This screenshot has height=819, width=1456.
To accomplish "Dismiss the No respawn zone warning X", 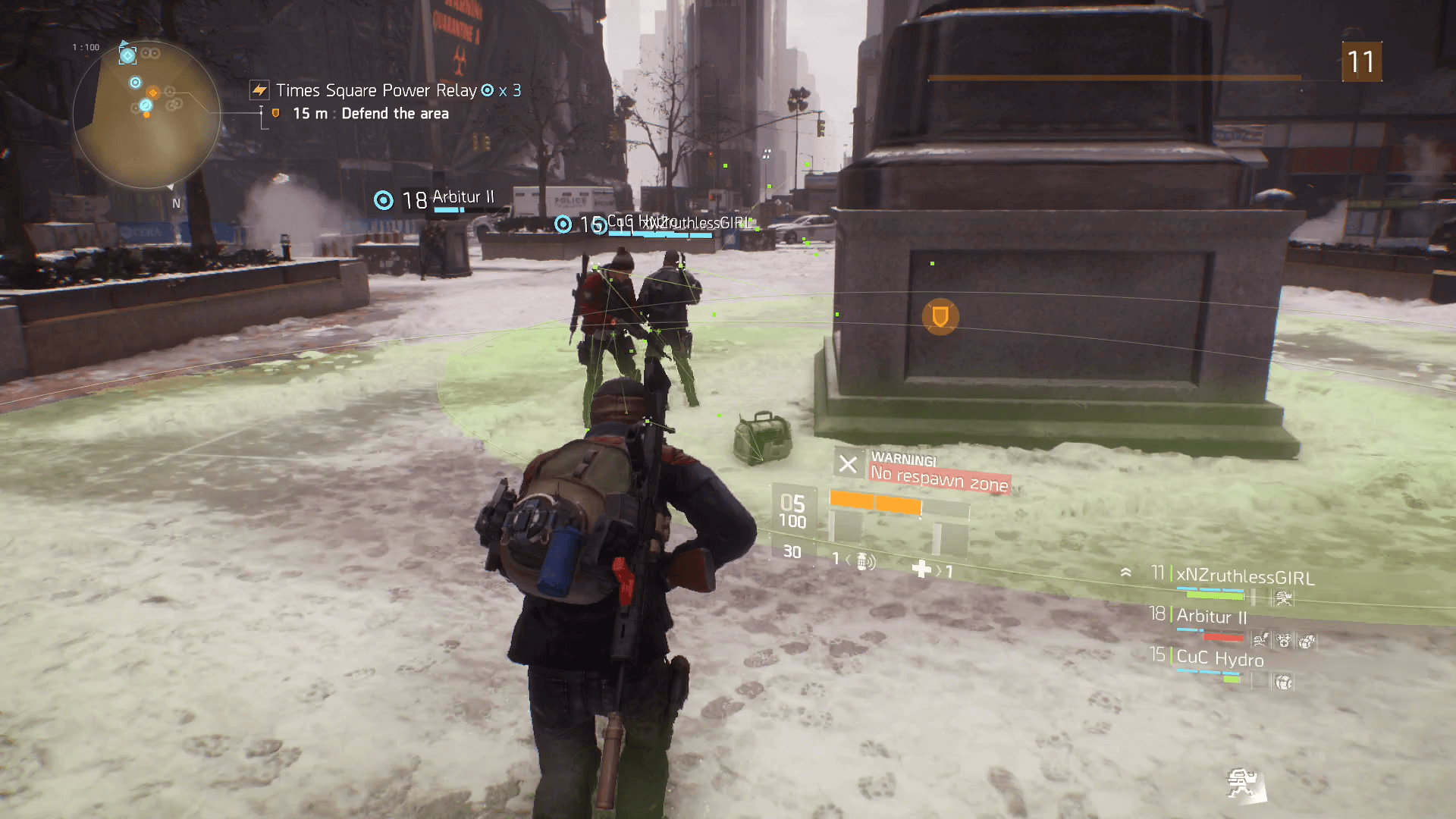I will click(x=849, y=465).
